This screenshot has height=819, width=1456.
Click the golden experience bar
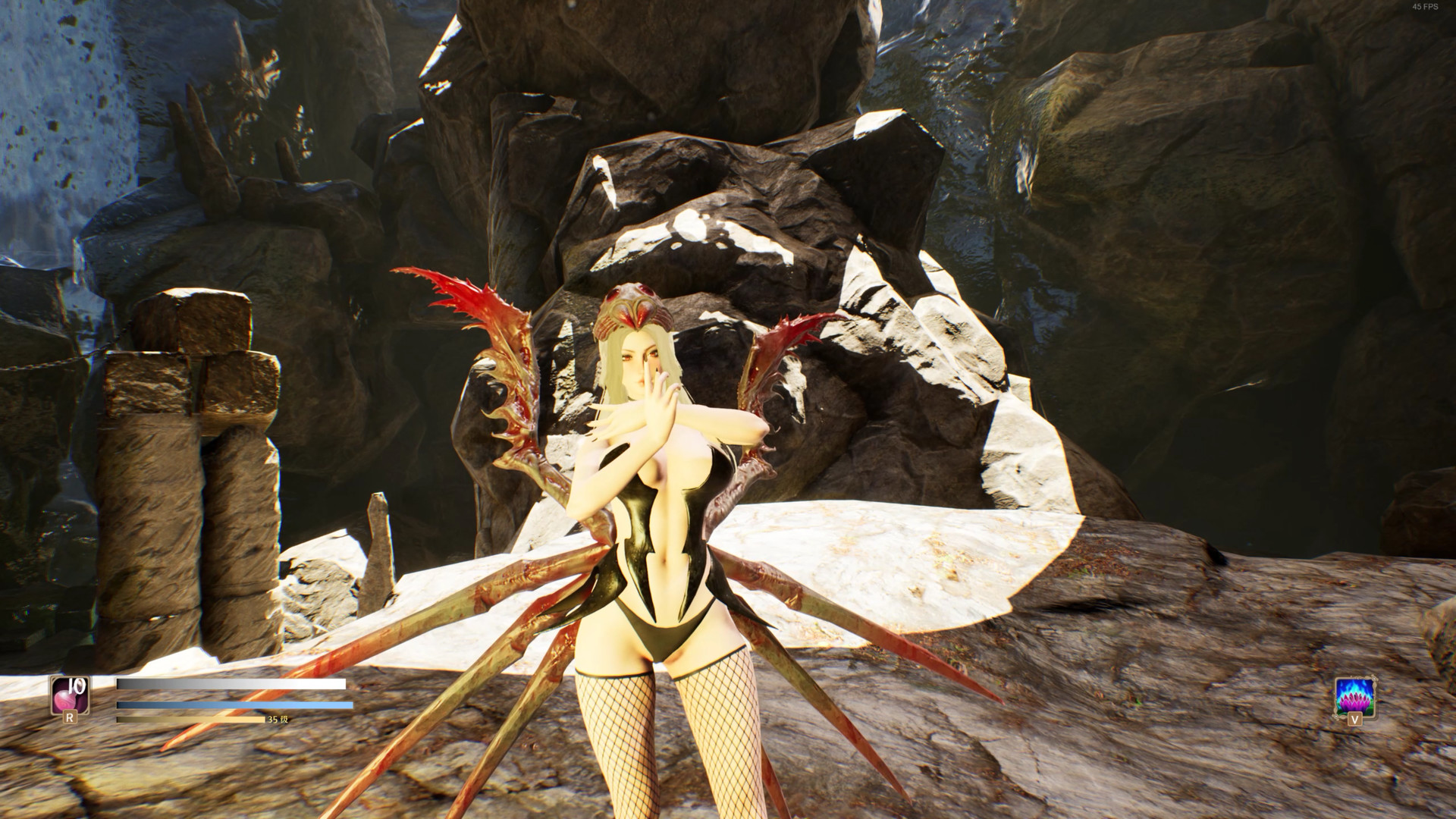tap(190, 720)
